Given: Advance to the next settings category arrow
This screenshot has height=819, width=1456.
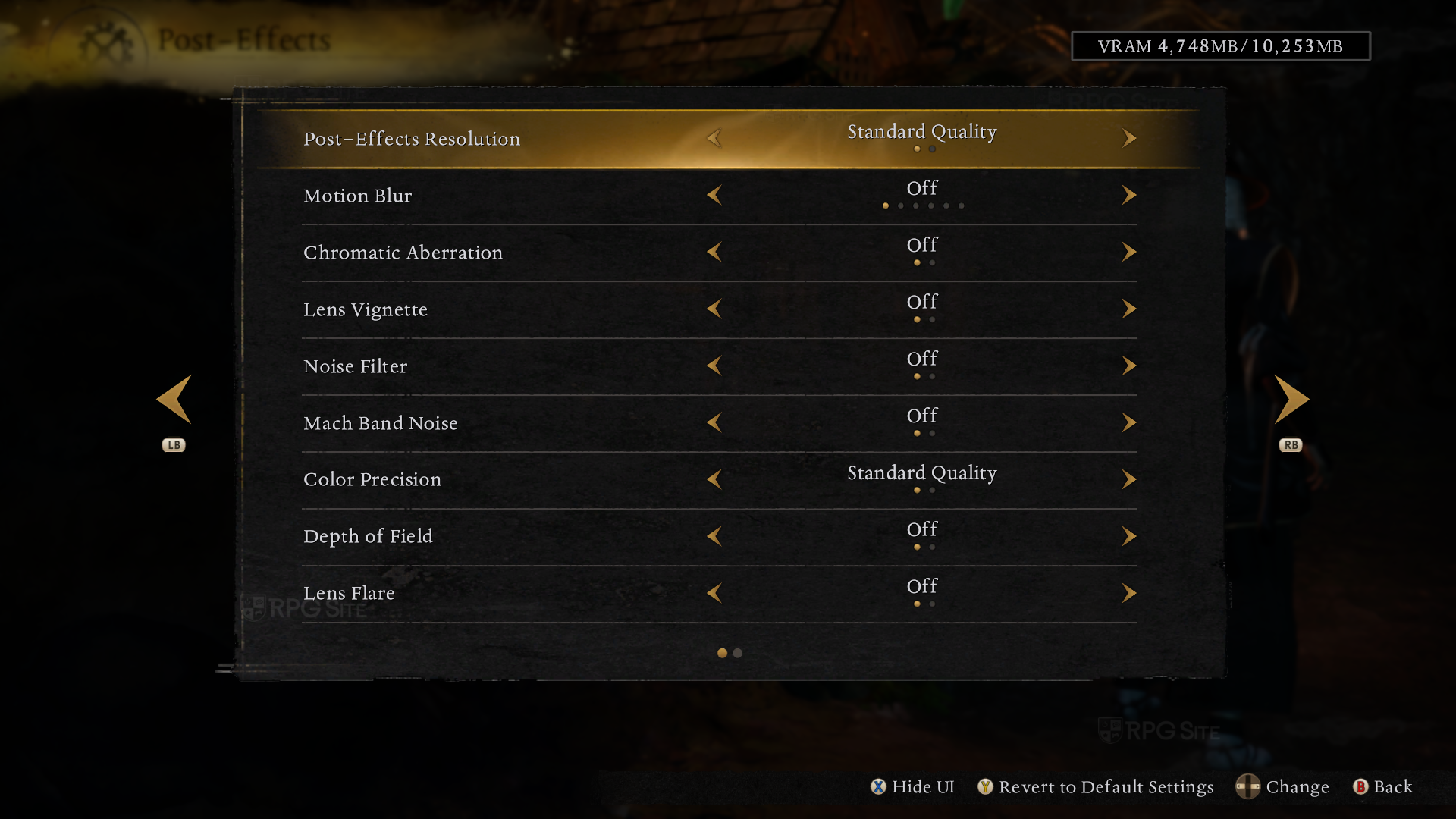Looking at the screenshot, I should click(x=1291, y=400).
